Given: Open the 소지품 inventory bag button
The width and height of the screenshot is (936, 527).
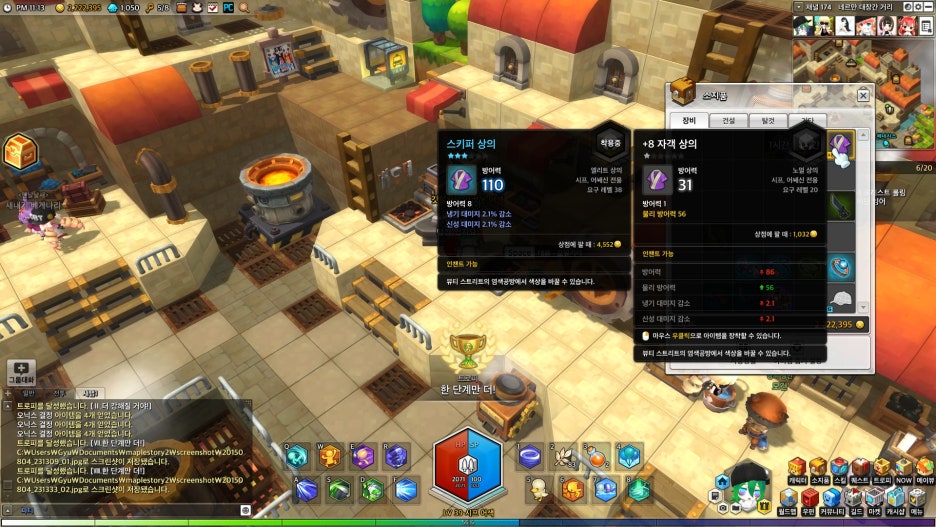Looking at the screenshot, I should click(x=818, y=471).
